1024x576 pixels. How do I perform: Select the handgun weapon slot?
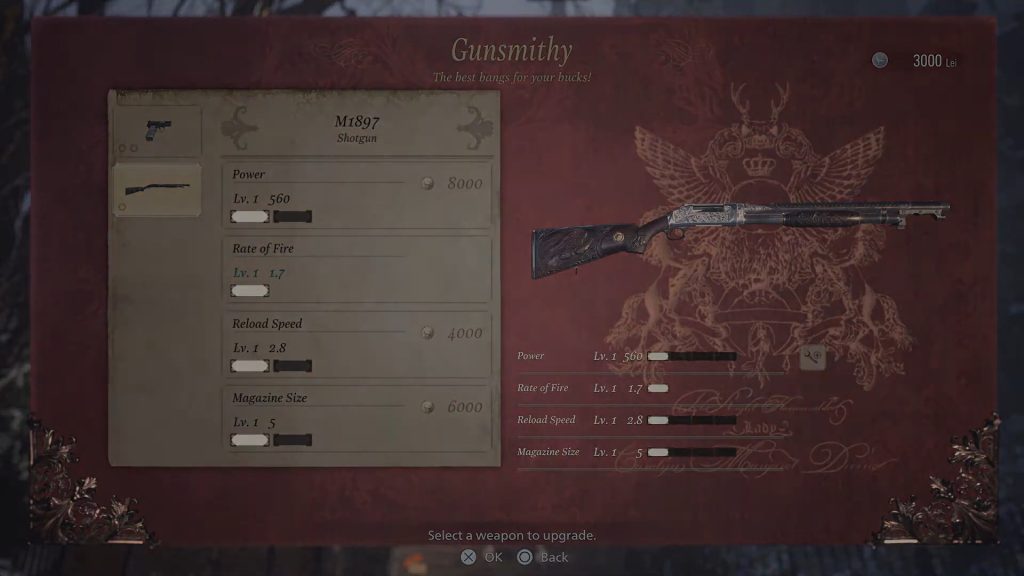point(157,131)
